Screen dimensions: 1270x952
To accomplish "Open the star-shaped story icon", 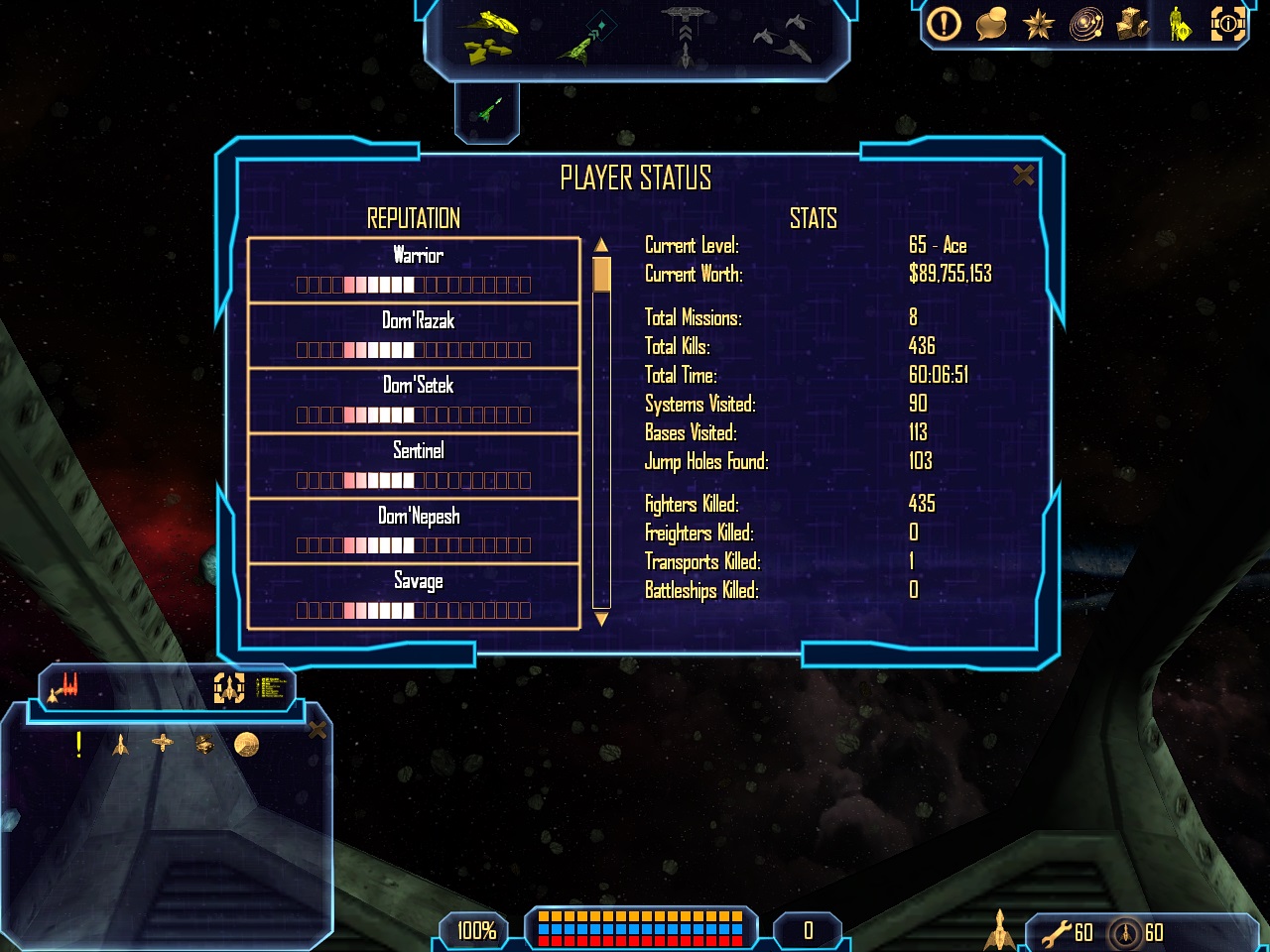I will [x=1038, y=24].
